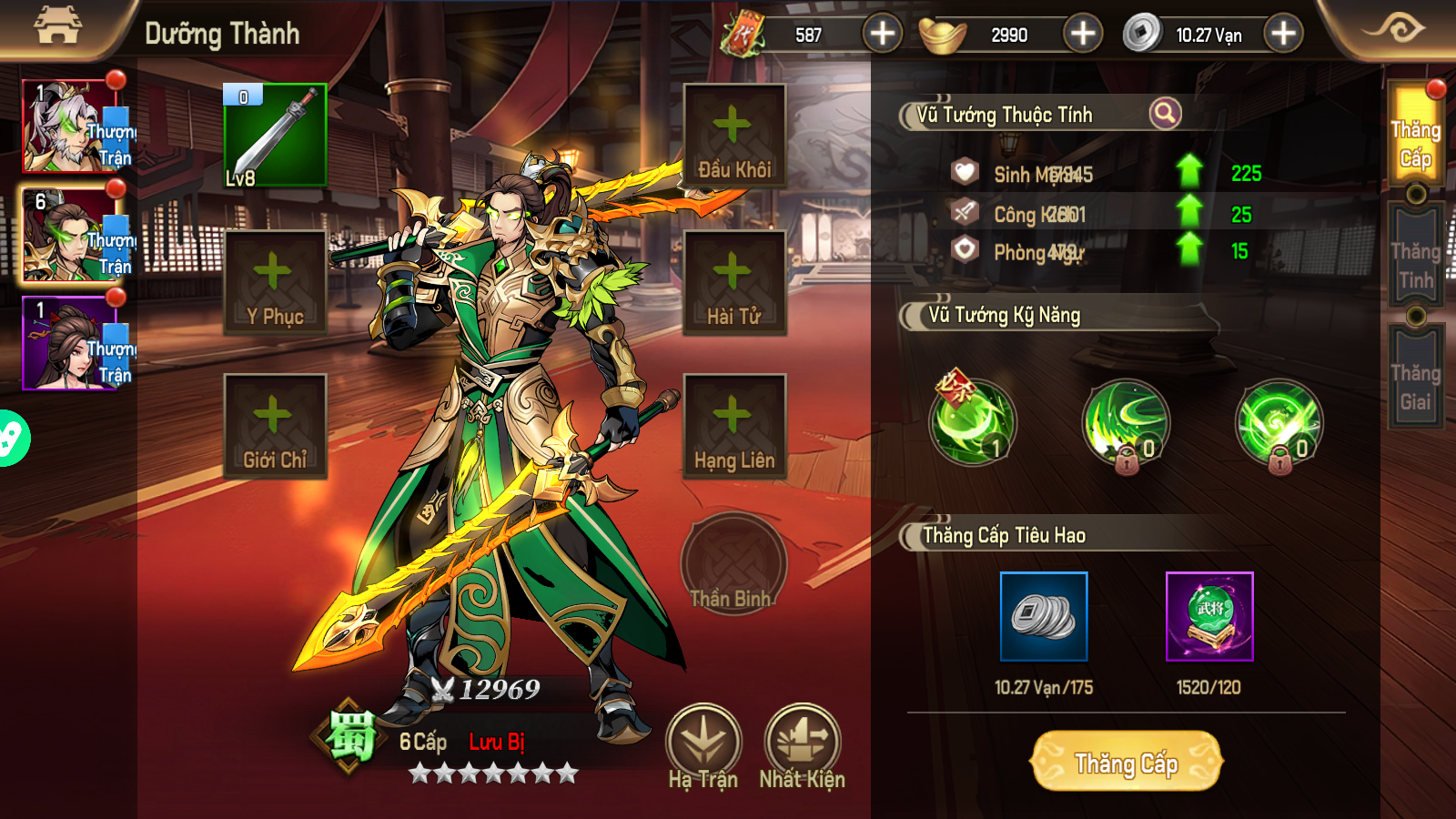Return to city via home icon
The image size is (1456, 819).
pyautogui.click(x=57, y=27)
